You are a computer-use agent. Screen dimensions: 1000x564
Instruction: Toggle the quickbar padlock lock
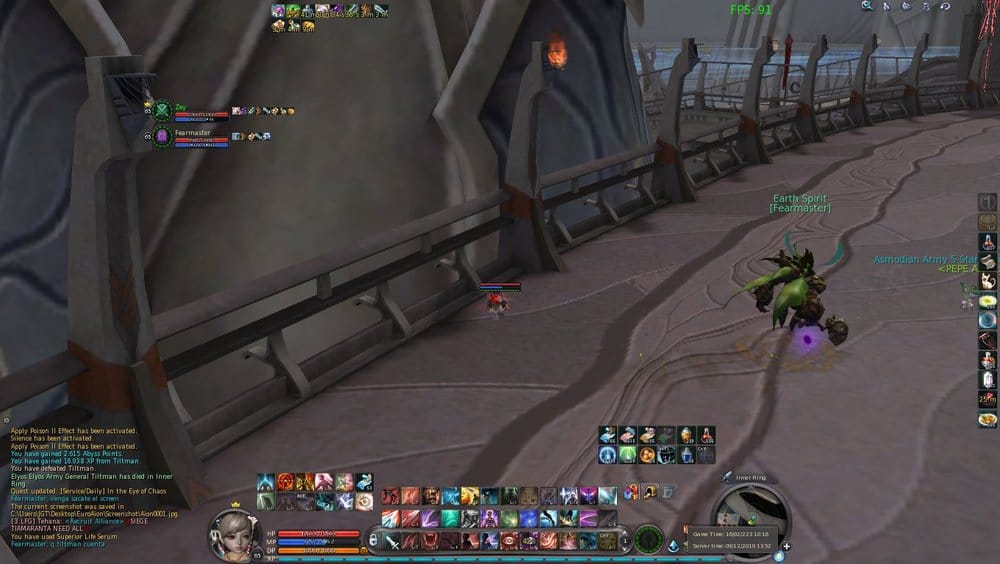tap(374, 540)
